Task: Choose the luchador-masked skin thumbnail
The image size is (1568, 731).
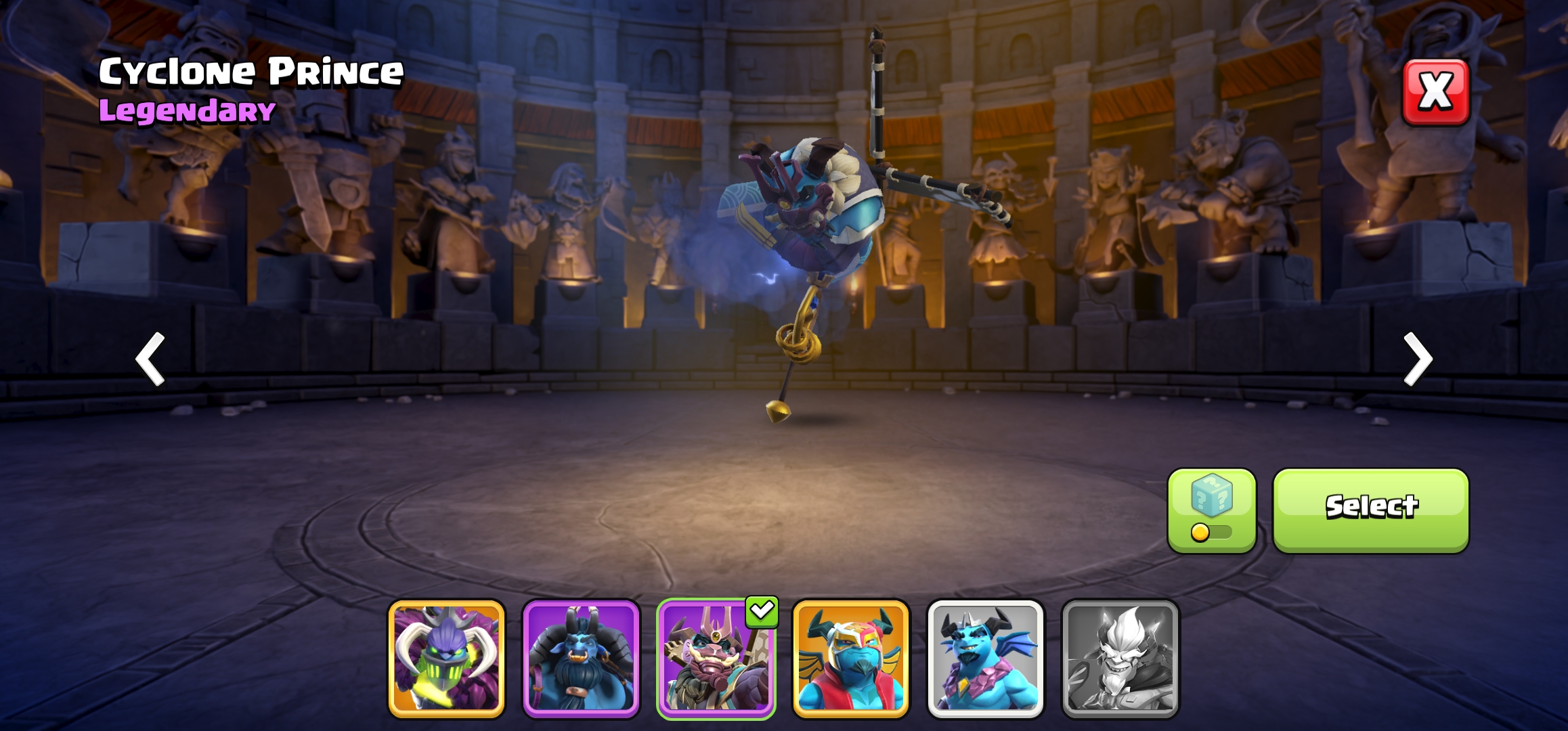Action: coord(850,658)
